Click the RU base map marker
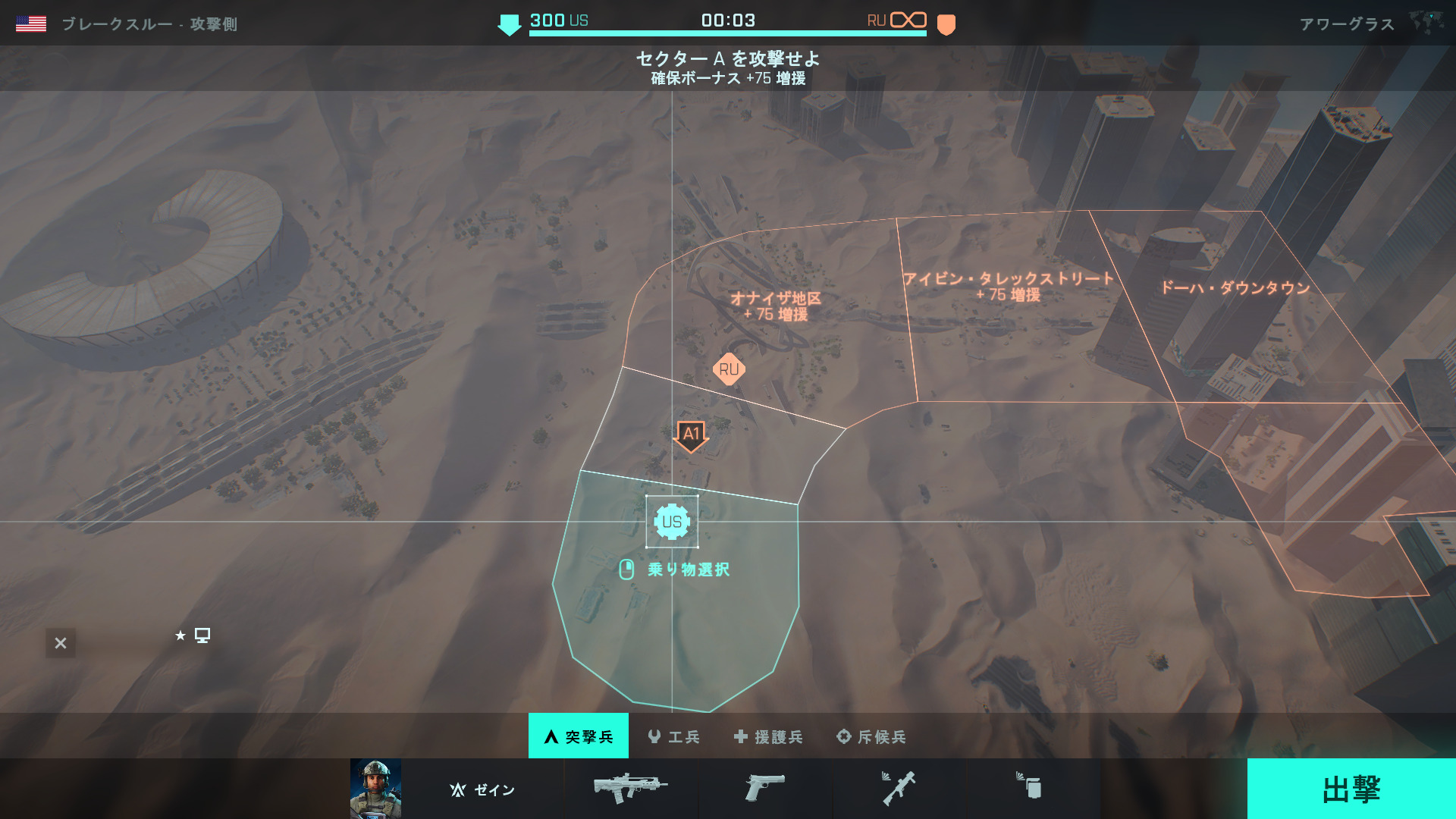 pos(729,369)
